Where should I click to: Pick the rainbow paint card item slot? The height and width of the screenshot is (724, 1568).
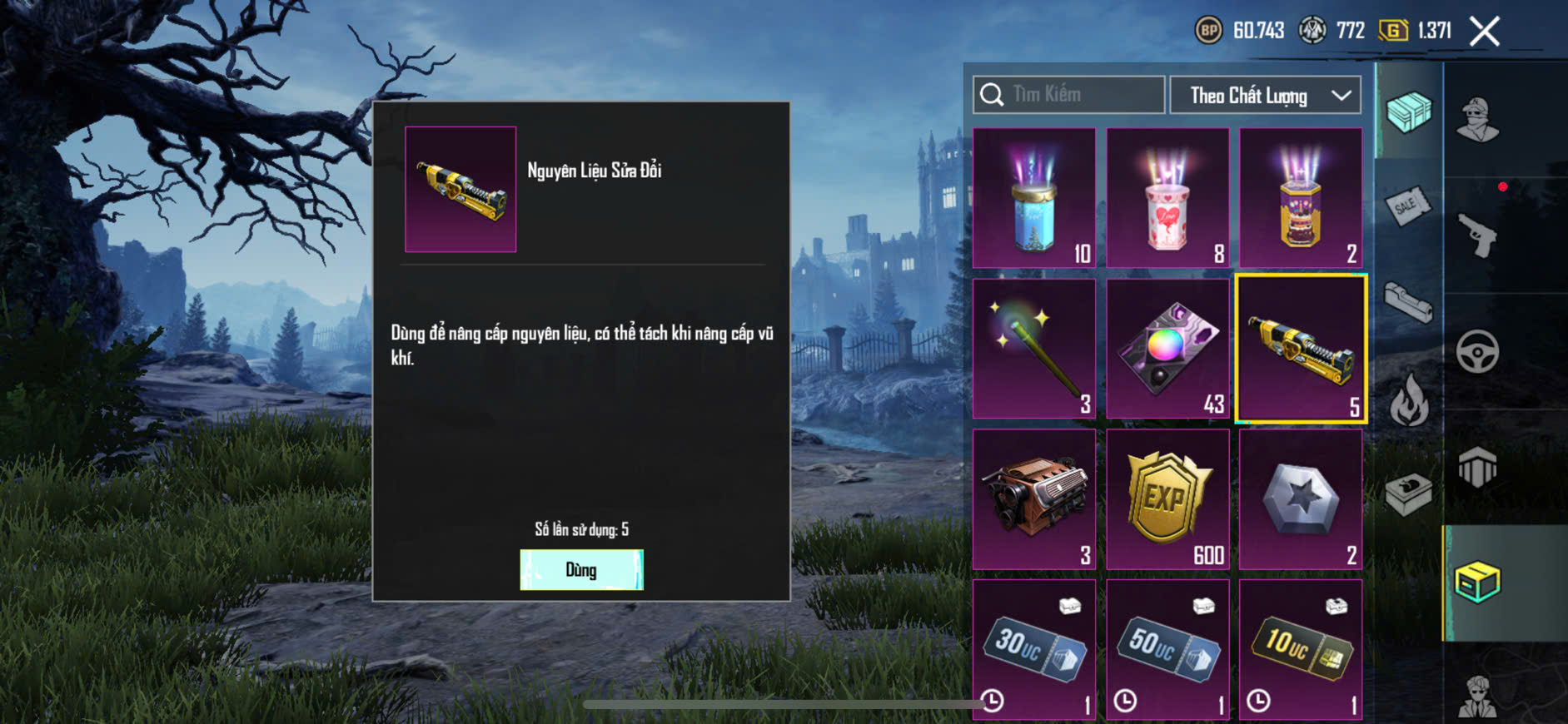tap(1167, 349)
